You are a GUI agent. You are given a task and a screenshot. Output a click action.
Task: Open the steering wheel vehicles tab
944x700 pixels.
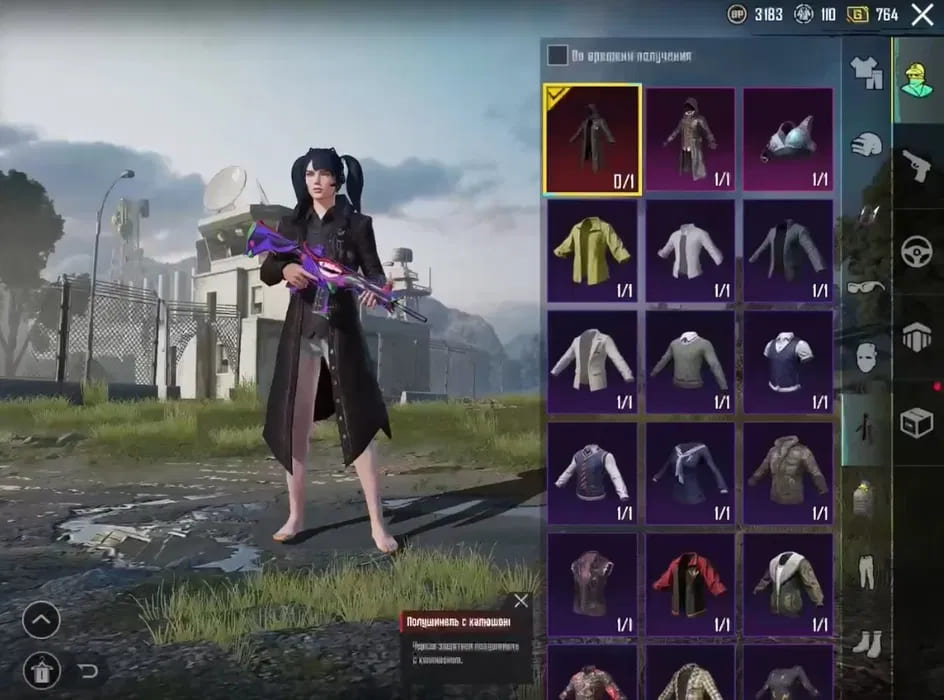pos(916,252)
